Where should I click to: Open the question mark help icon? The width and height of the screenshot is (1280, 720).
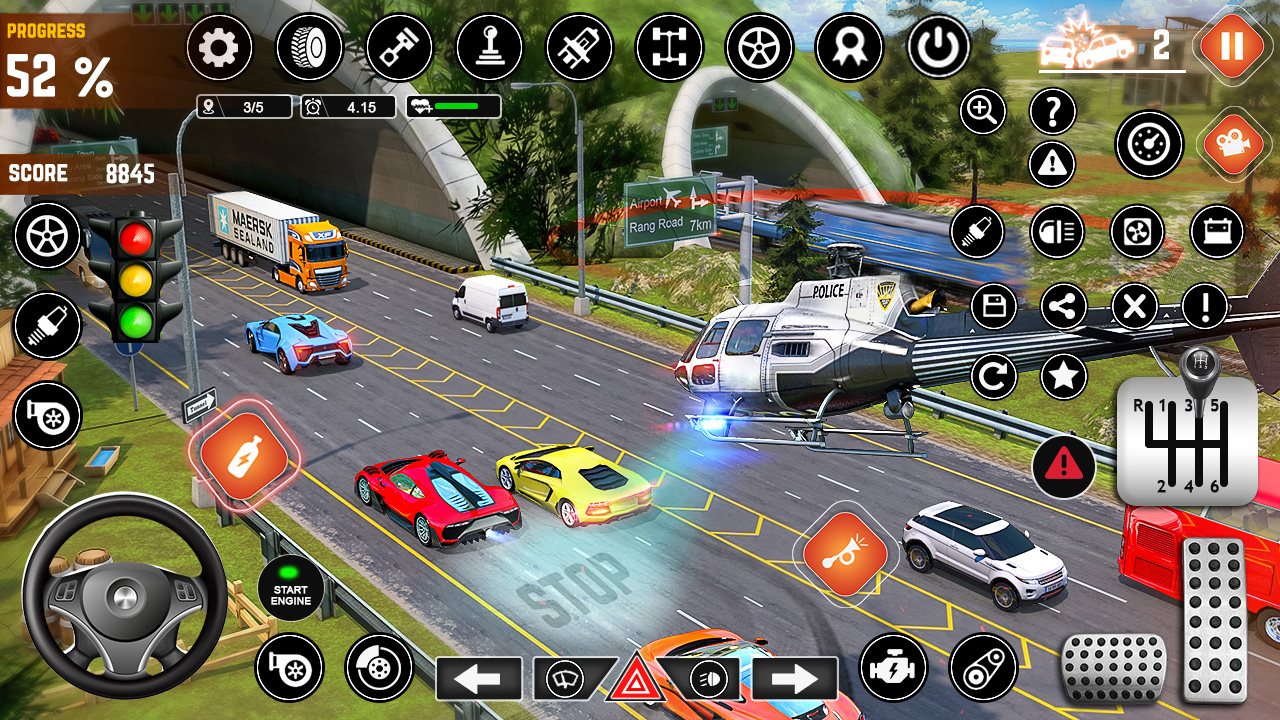1052,112
